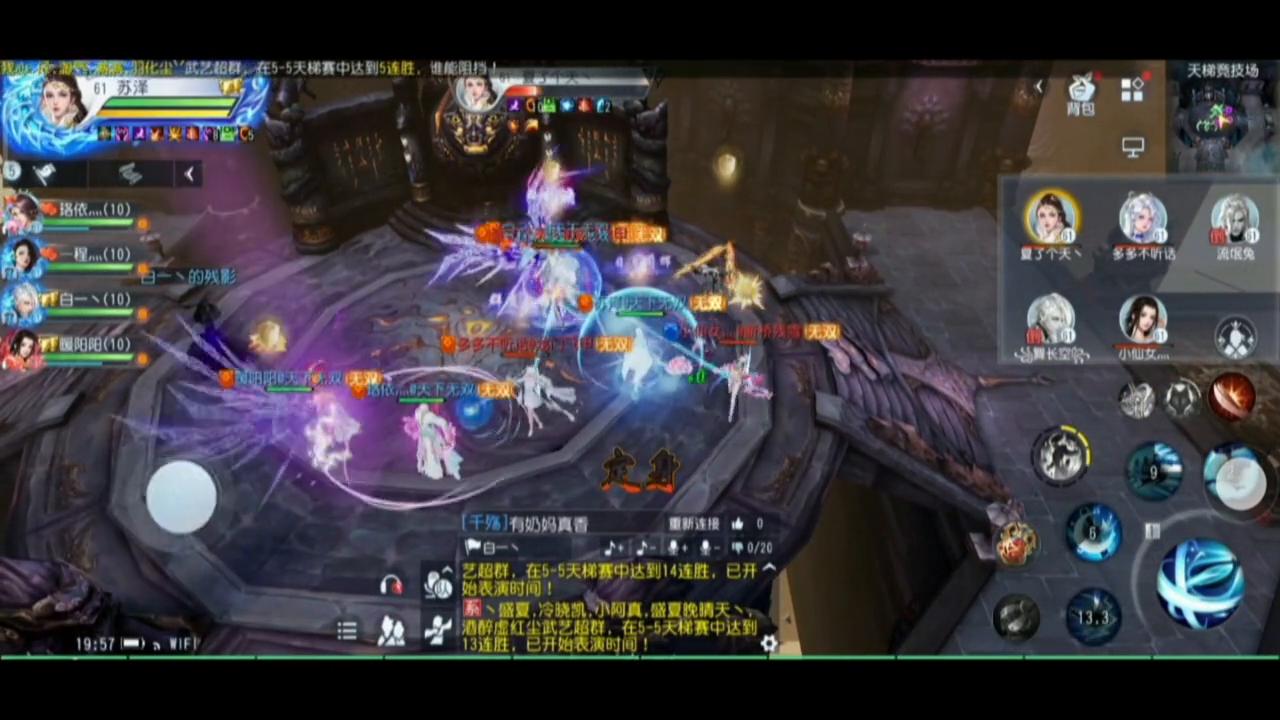Collapse the party list with the back chevron
Viewport: 1280px width, 720px height.
(190, 174)
